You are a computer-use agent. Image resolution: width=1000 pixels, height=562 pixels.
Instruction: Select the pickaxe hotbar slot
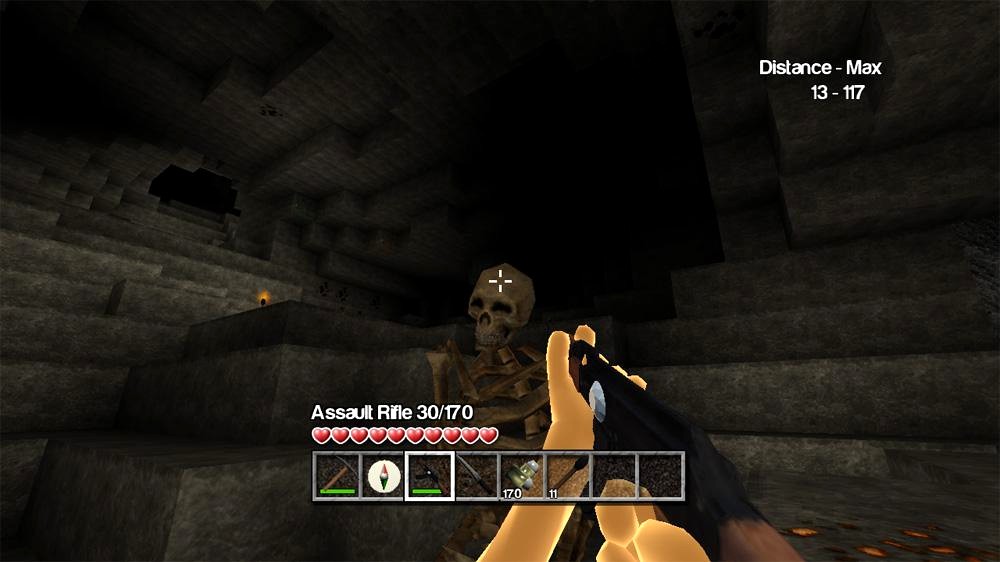pos(337,475)
